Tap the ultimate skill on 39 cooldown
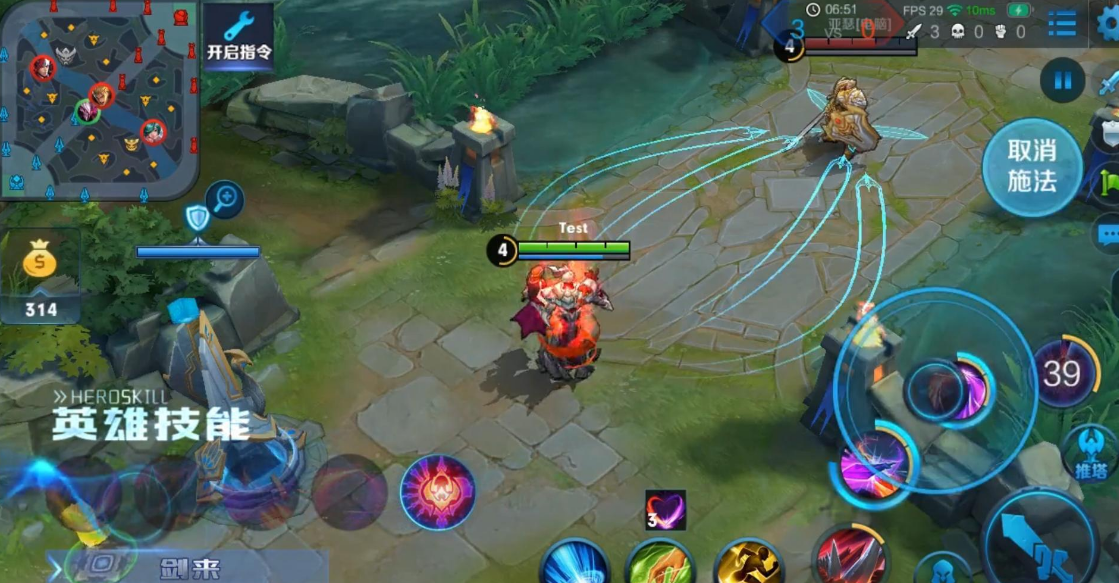Image resolution: width=1119 pixels, height=583 pixels. (x=1062, y=373)
